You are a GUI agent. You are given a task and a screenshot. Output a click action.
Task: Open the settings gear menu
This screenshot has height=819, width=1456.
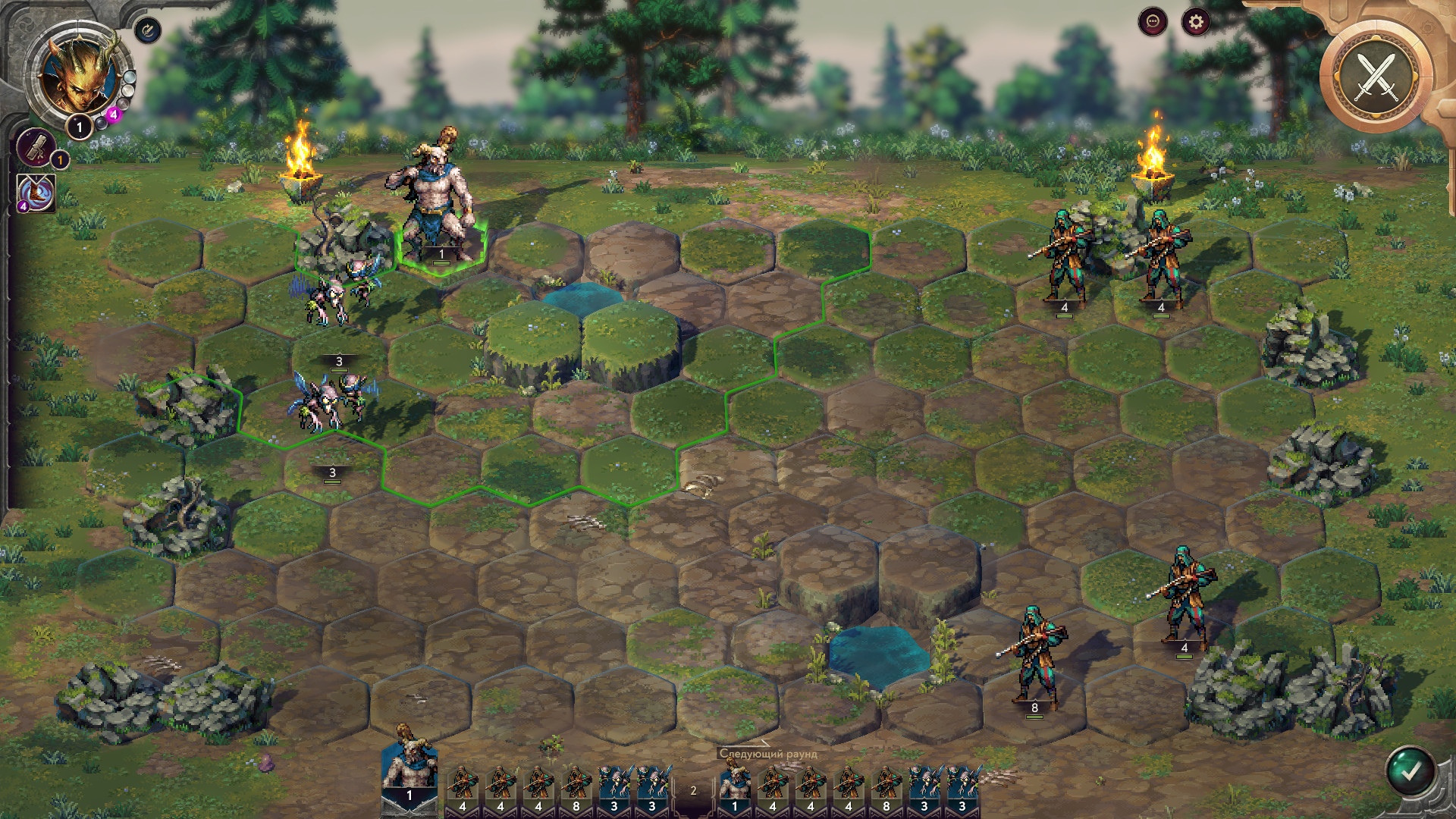[x=1195, y=23]
